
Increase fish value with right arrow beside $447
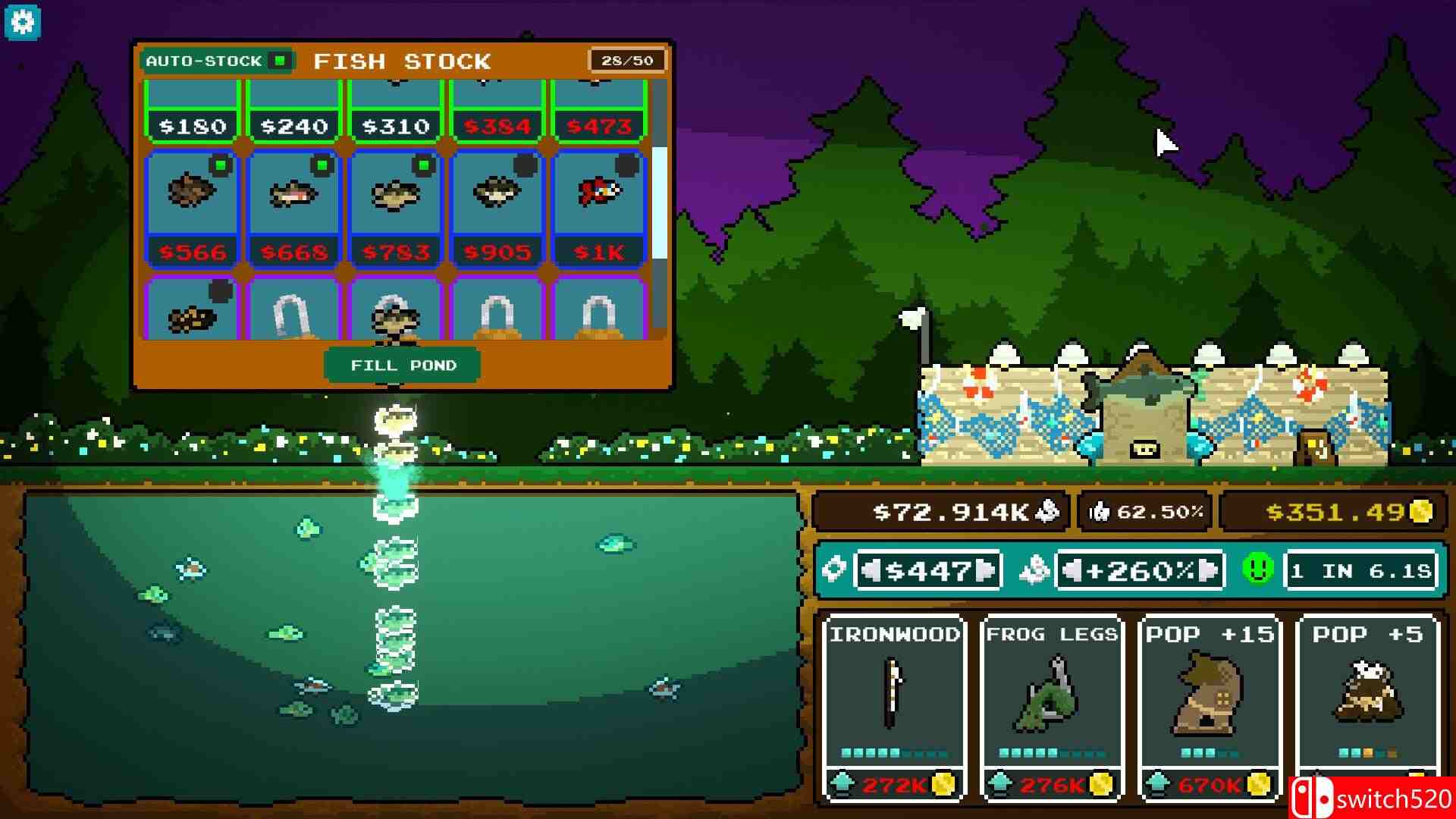tap(985, 570)
